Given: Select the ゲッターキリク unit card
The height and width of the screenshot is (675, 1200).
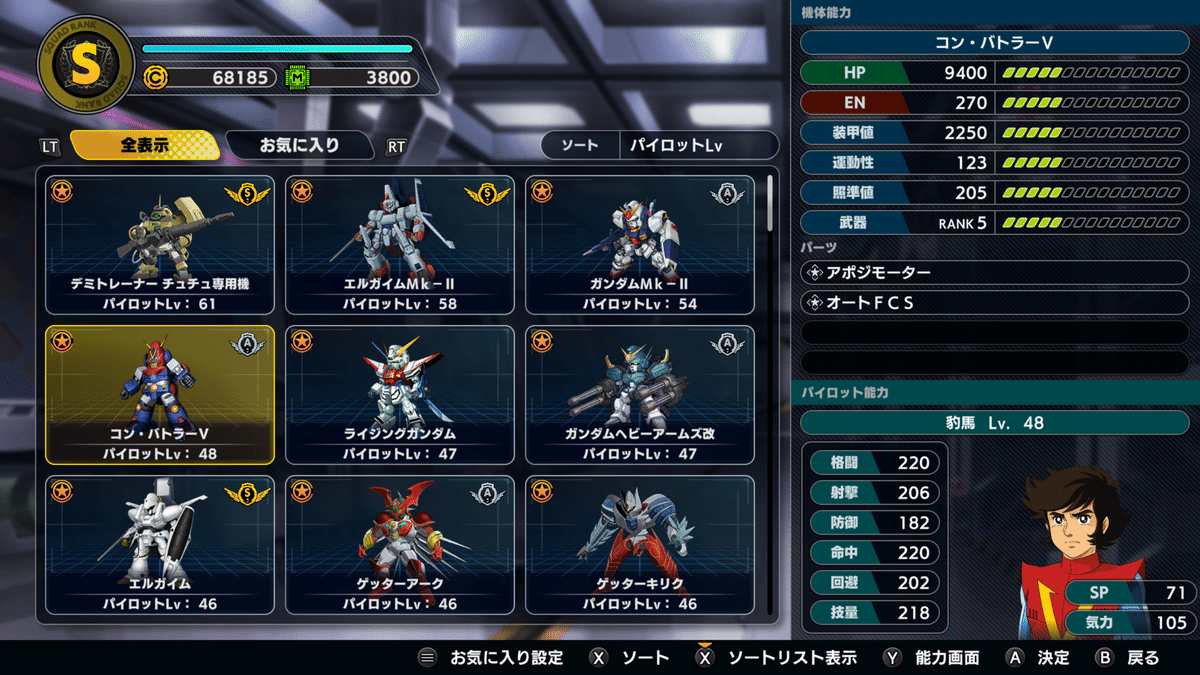Looking at the screenshot, I should click(x=640, y=545).
